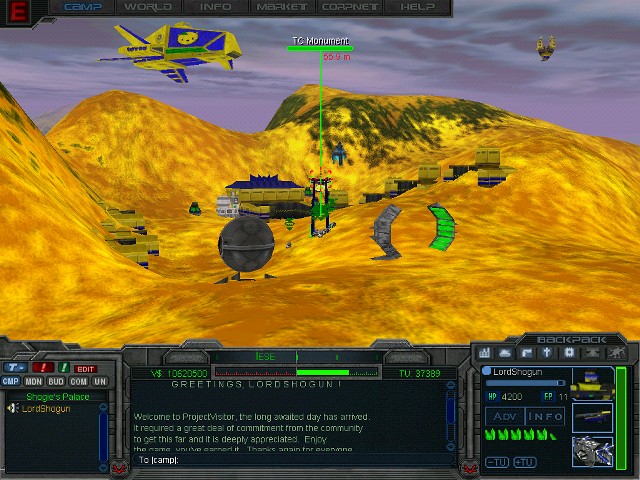
Task: Open the Market menu
Action: coord(282,7)
